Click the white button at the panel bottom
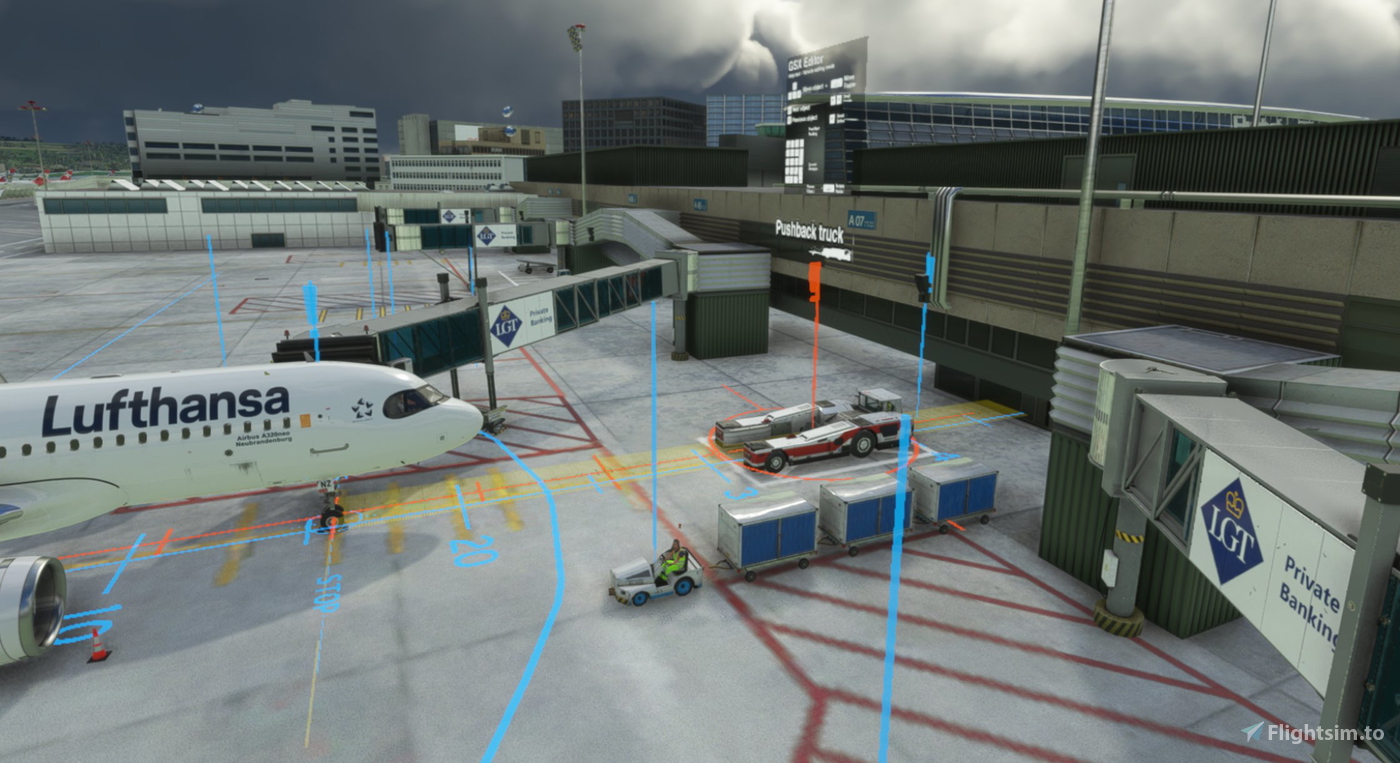 [x=828, y=188]
